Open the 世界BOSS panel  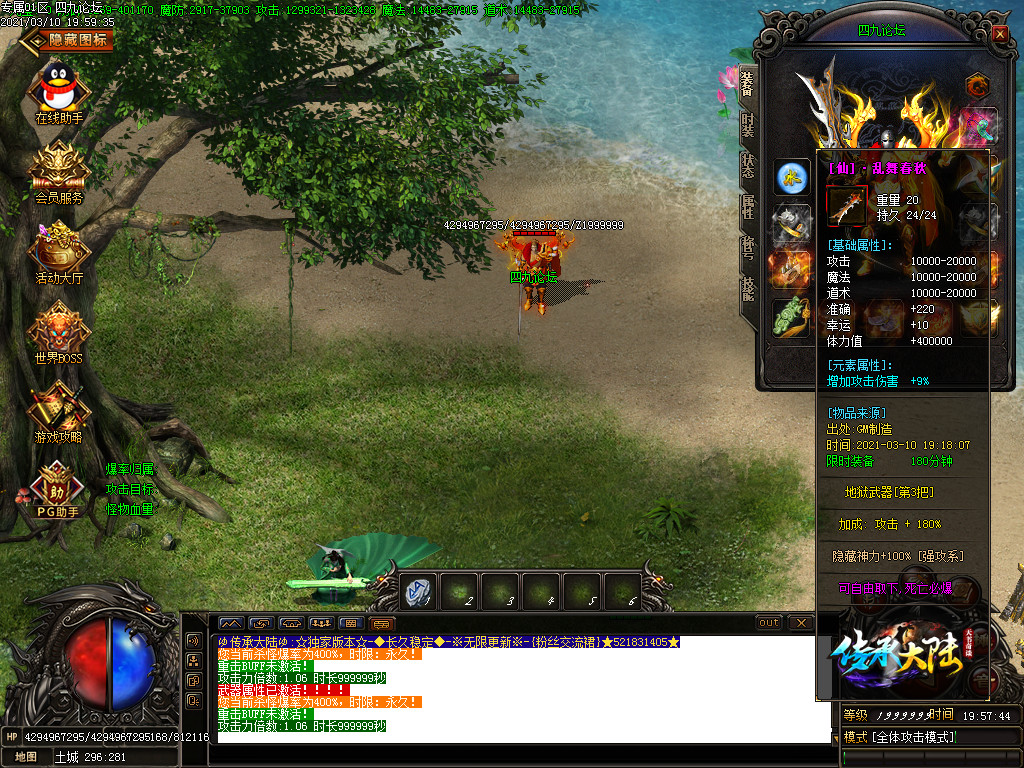(59, 328)
